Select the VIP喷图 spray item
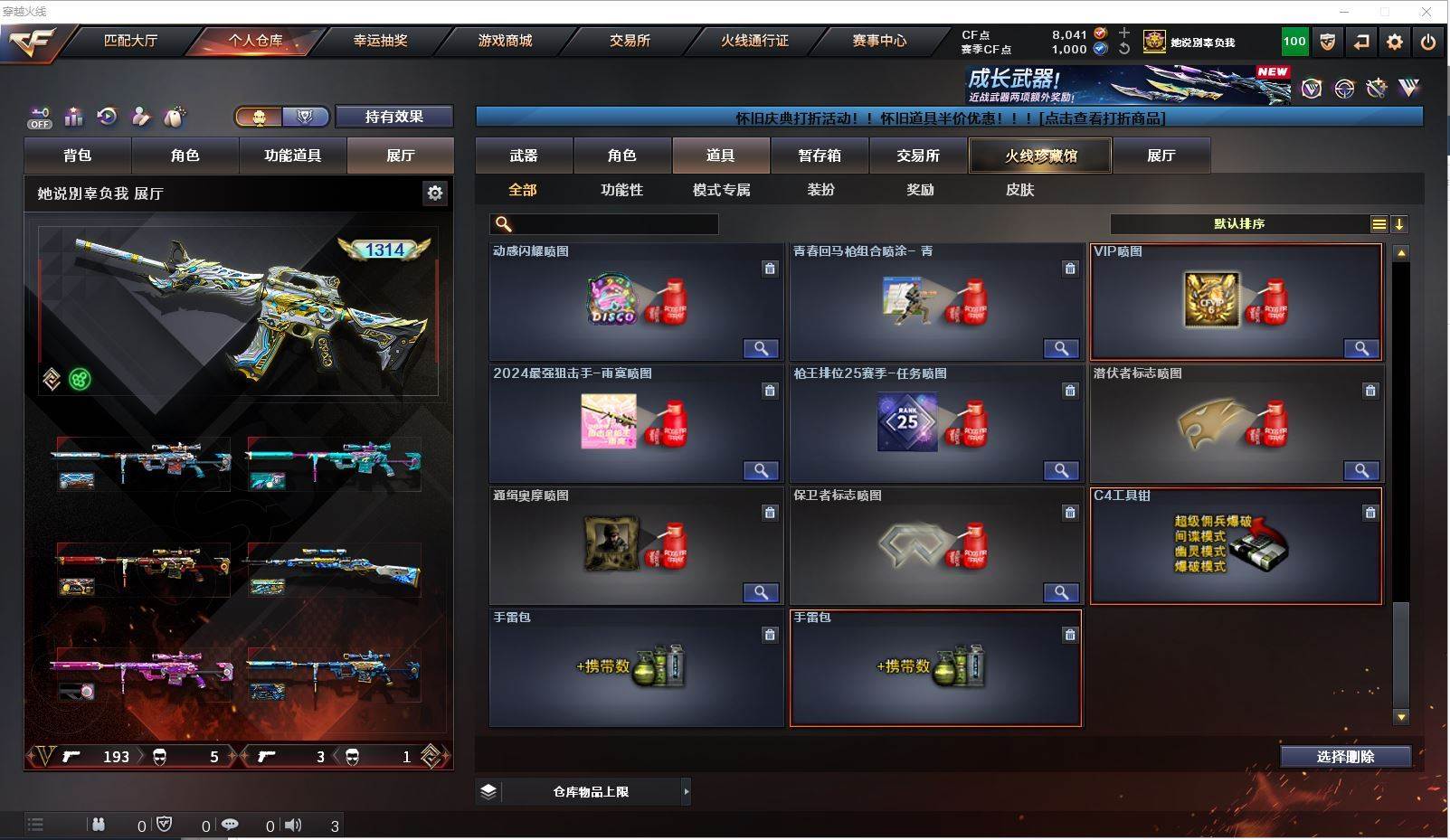1450x840 pixels. pos(1236,301)
